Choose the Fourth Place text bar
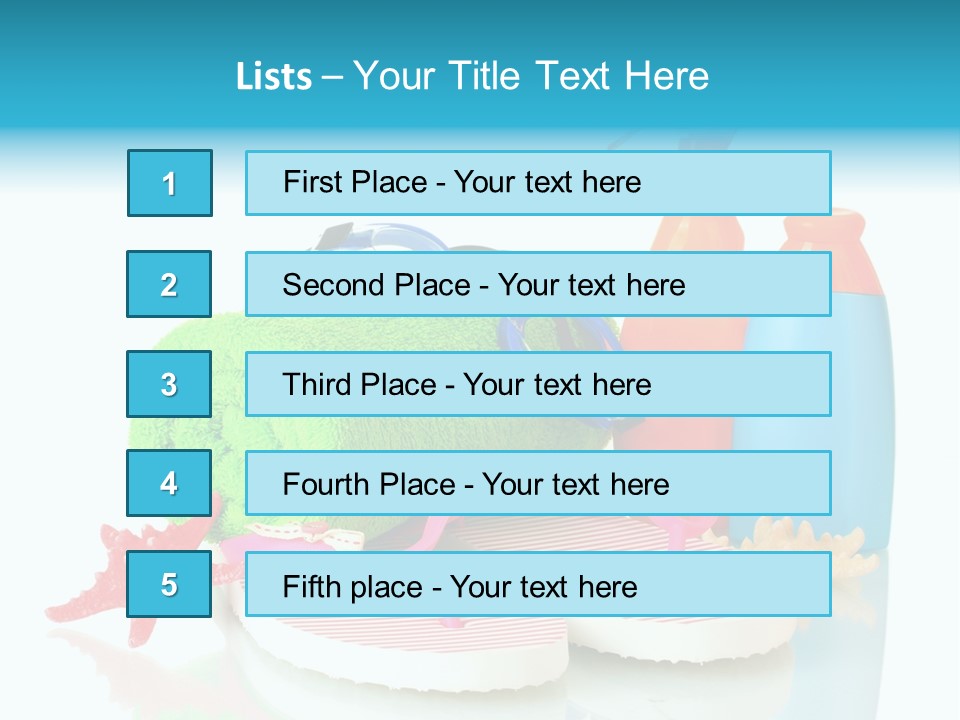This screenshot has height=720, width=960. [538, 483]
